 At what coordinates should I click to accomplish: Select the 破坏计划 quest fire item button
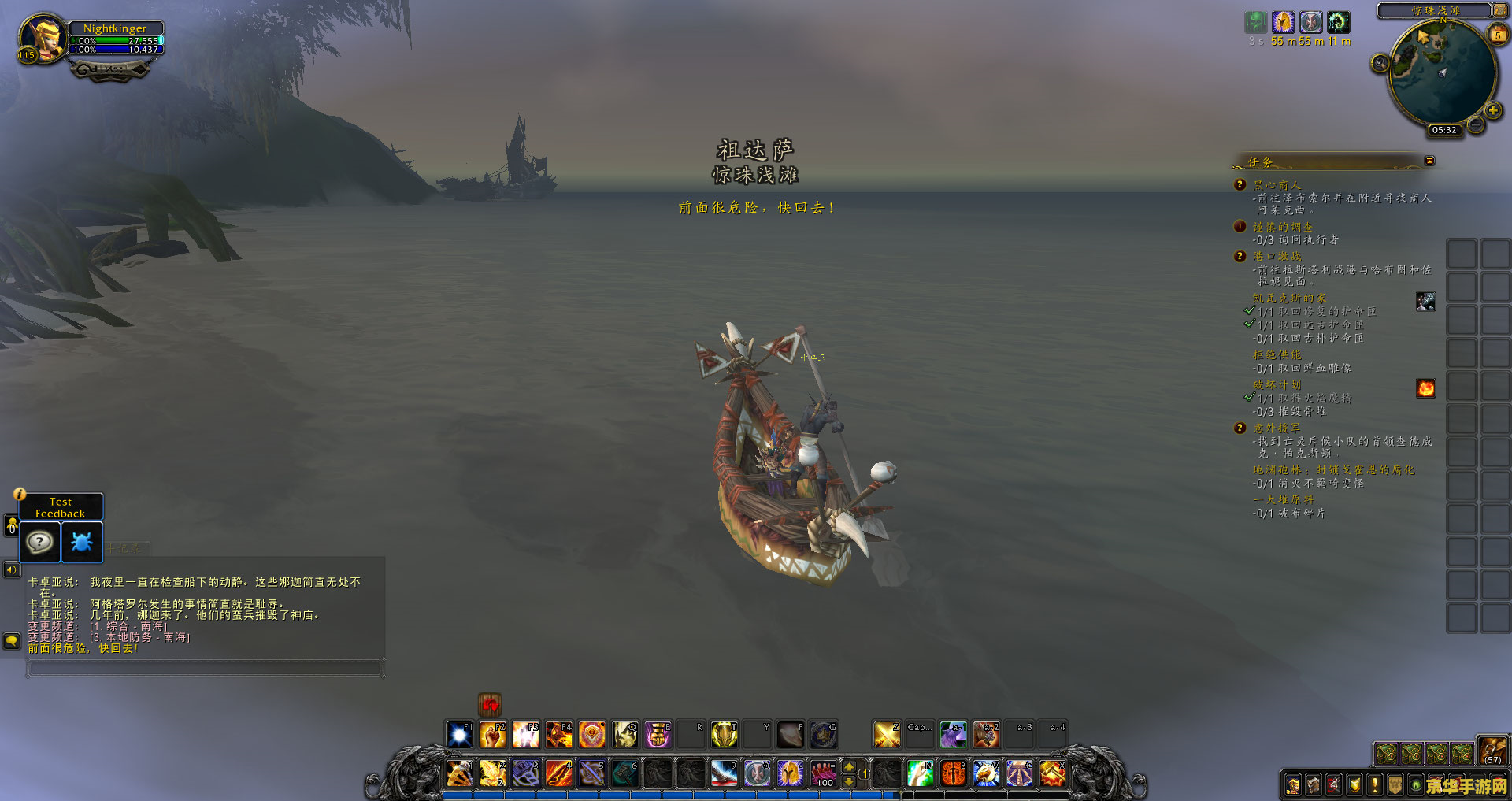tap(1425, 388)
